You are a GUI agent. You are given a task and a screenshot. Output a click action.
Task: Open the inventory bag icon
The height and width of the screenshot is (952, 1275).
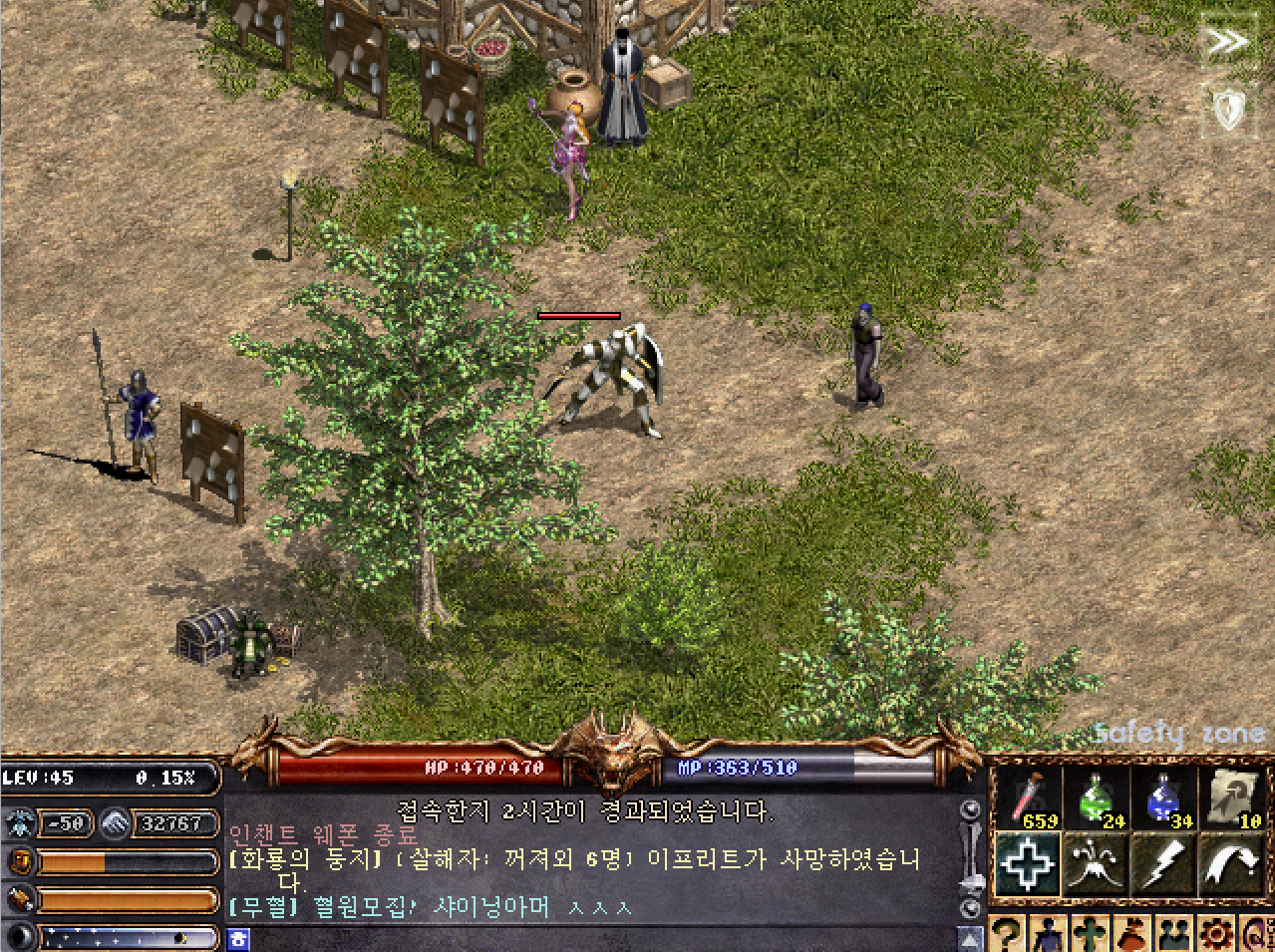(x=1132, y=935)
